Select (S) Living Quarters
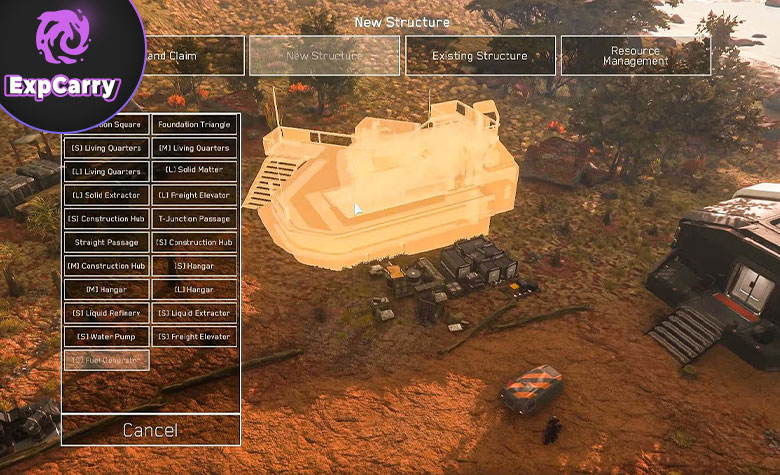Screen dimensions: 780x475 [106, 148]
